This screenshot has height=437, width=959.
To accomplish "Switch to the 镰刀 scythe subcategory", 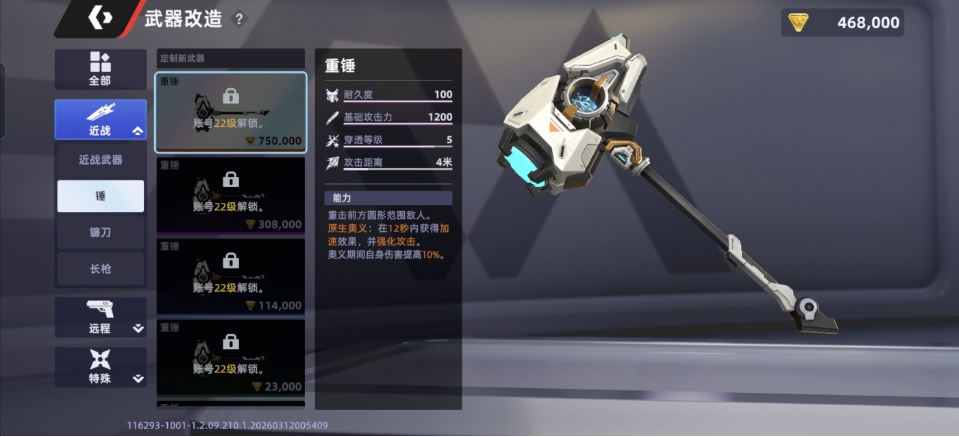I will coord(100,232).
